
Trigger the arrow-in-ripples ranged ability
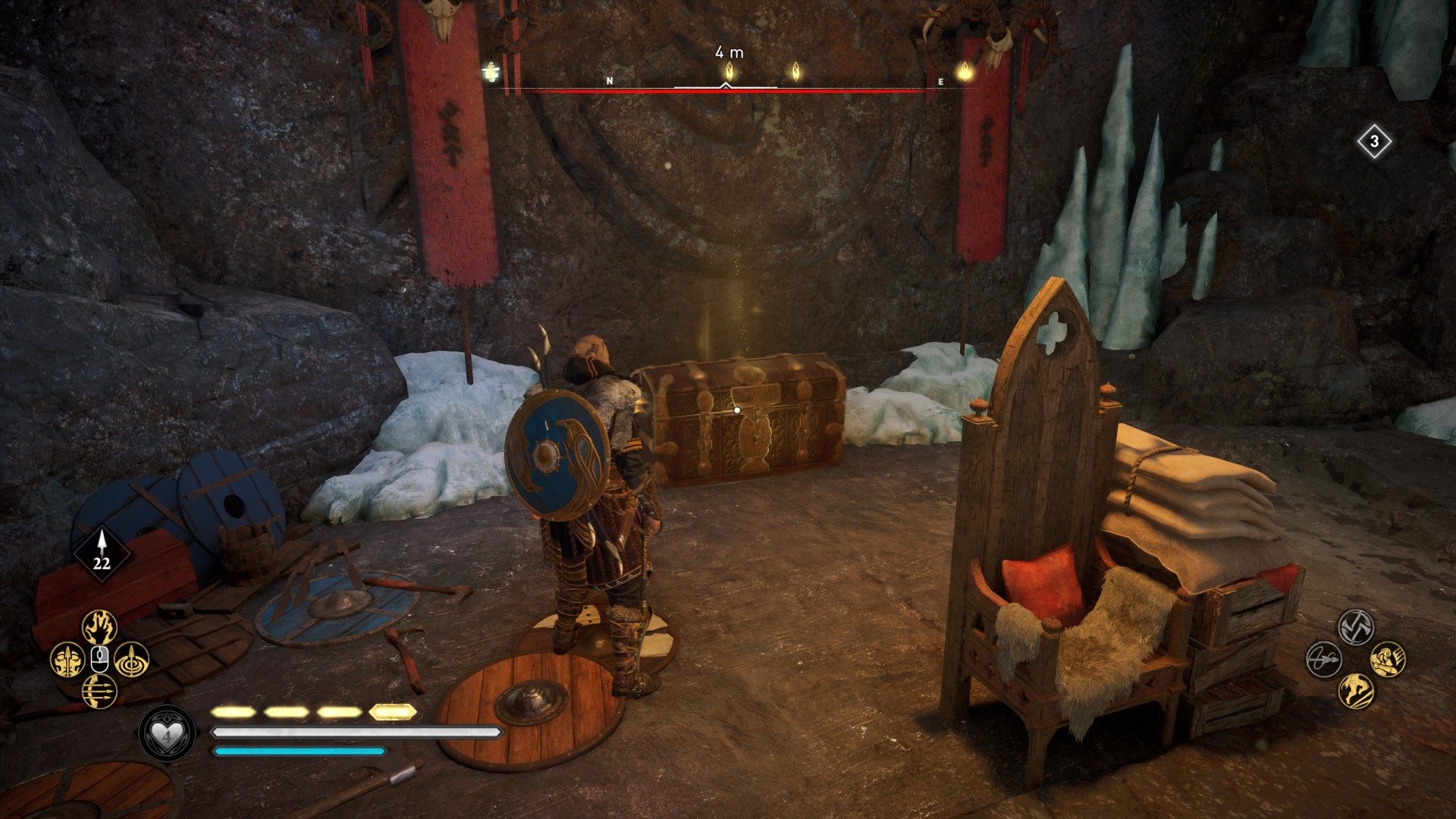[x=131, y=660]
